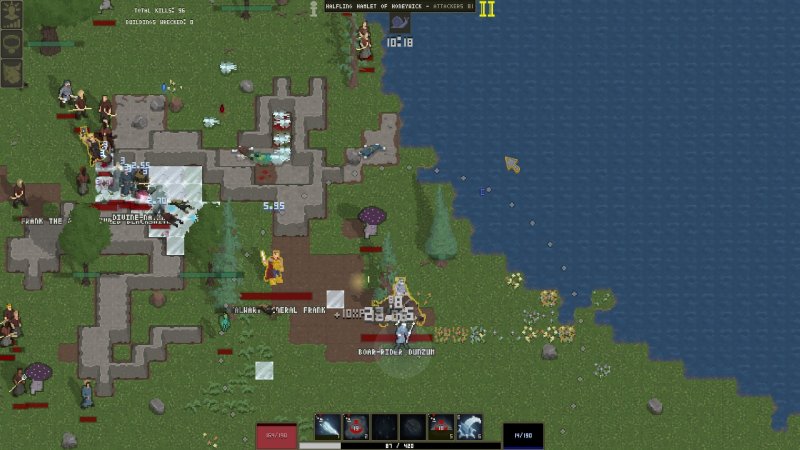
Task: Open the ring equipment icon
Action: (12, 44)
